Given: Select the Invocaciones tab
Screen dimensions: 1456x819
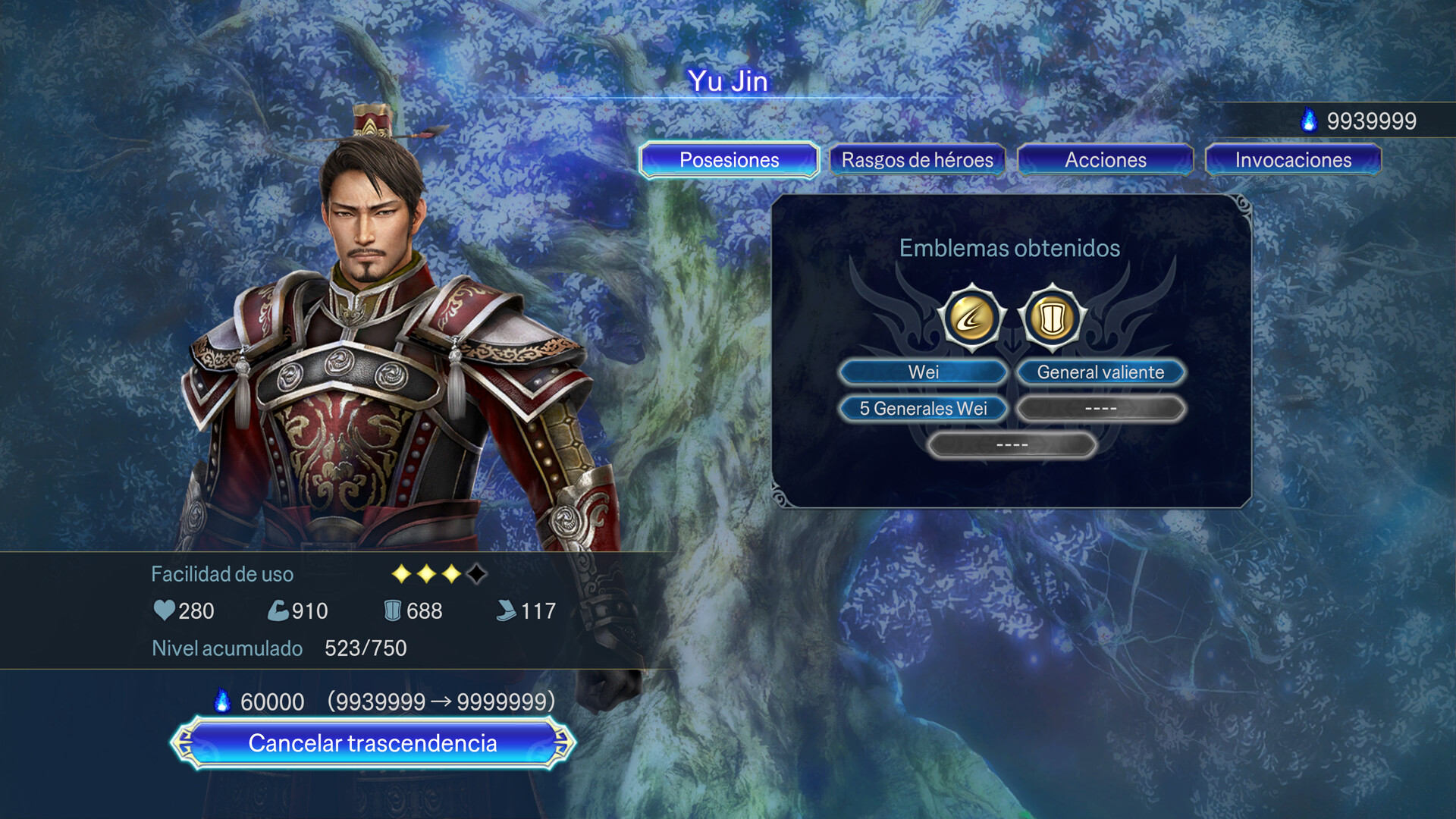Looking at the screenshot, I should tap(1293, 160).
